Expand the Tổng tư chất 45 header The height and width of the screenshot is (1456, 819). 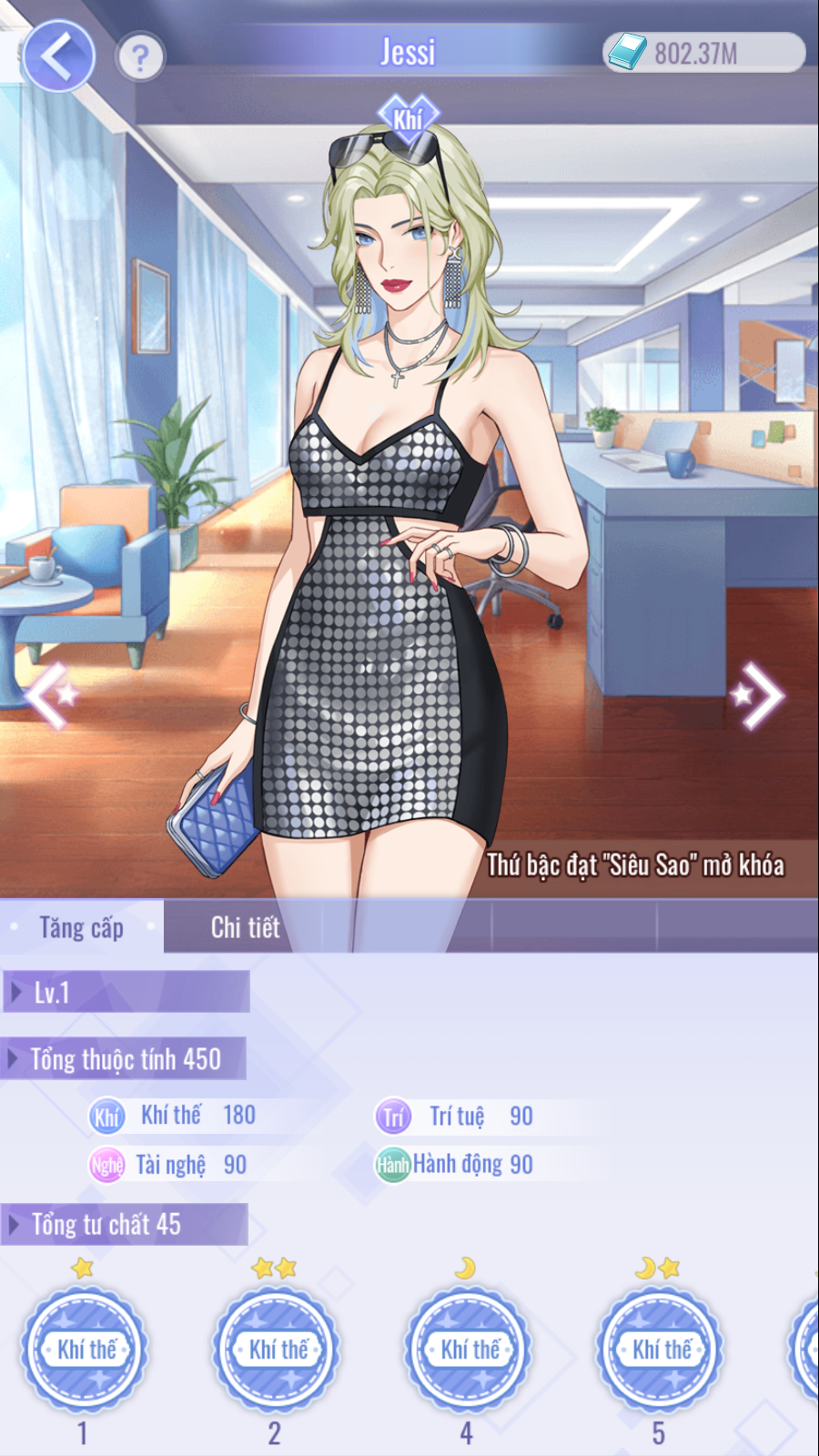[124, 1225]
